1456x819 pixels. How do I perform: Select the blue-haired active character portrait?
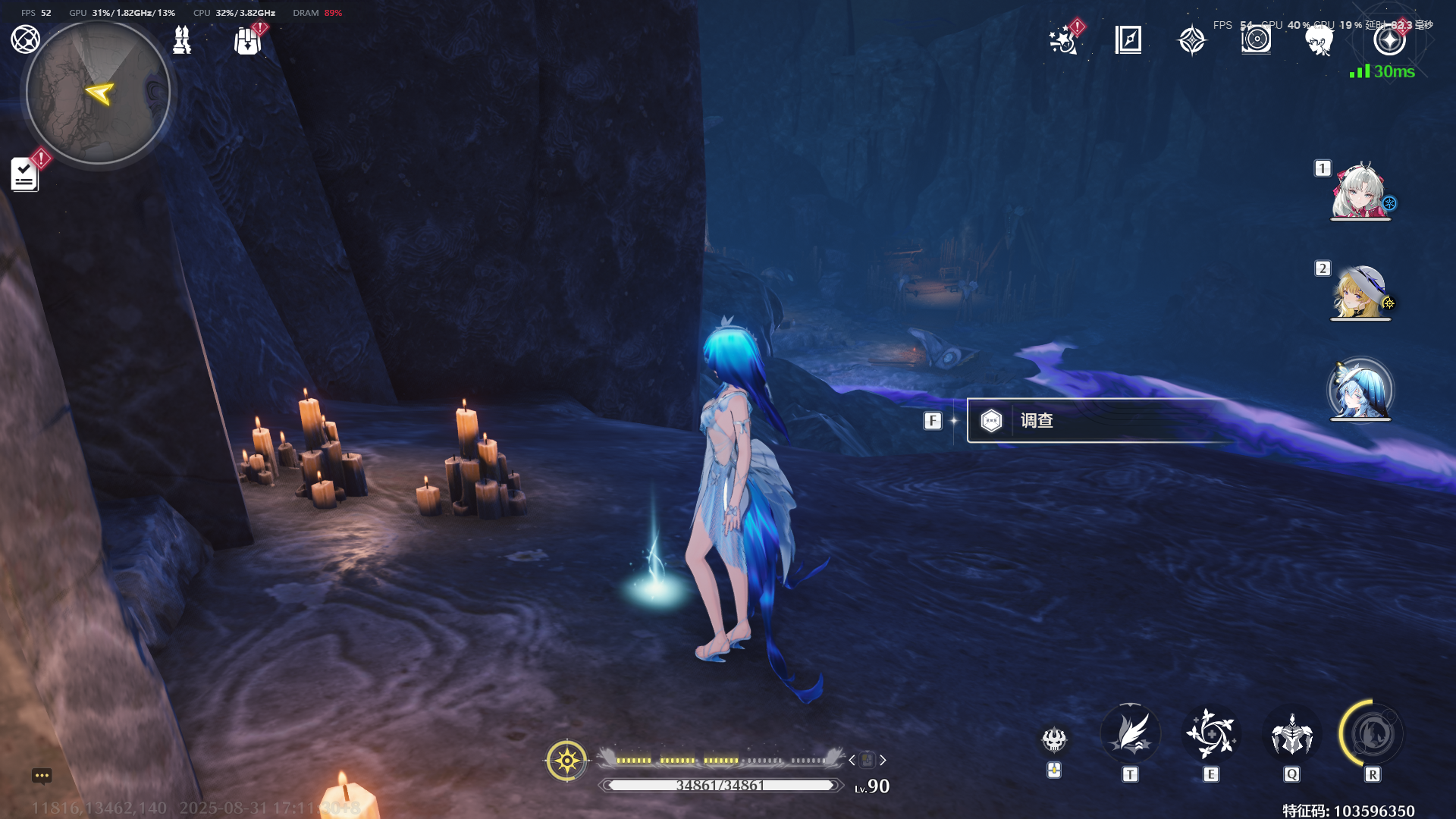(1360, 391)
